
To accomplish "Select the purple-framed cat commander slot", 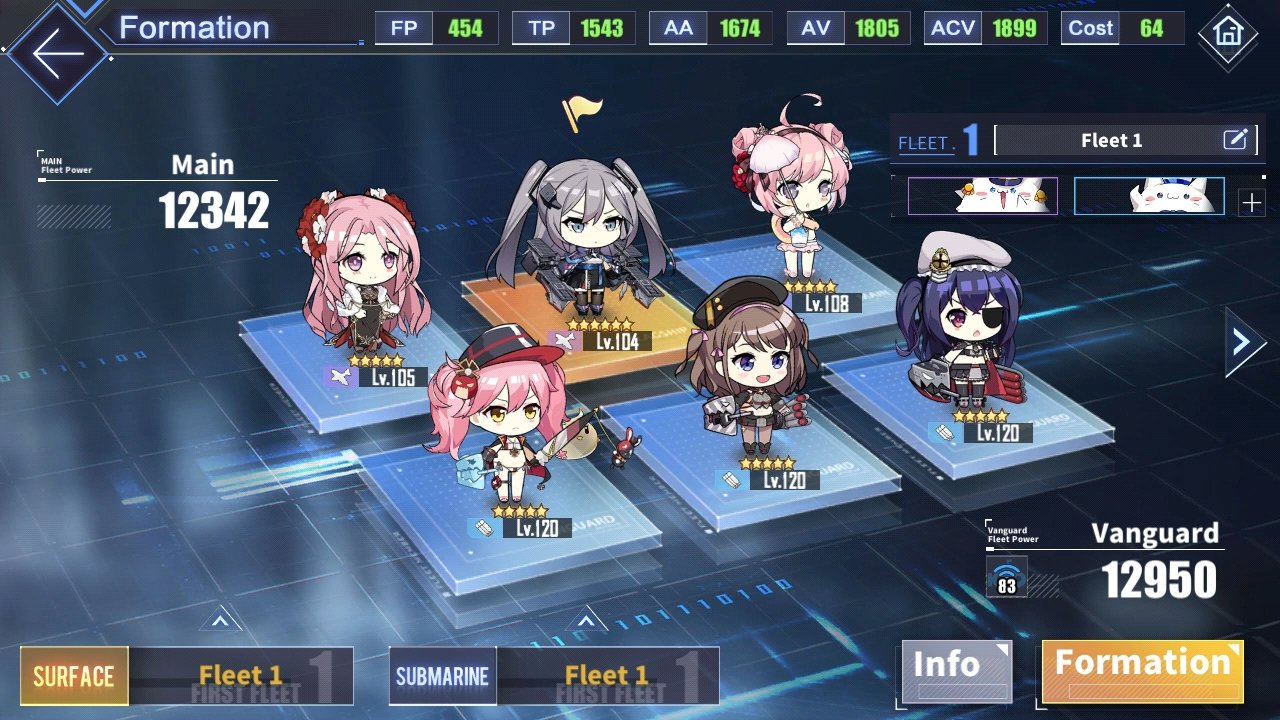I will click(983, 196).
